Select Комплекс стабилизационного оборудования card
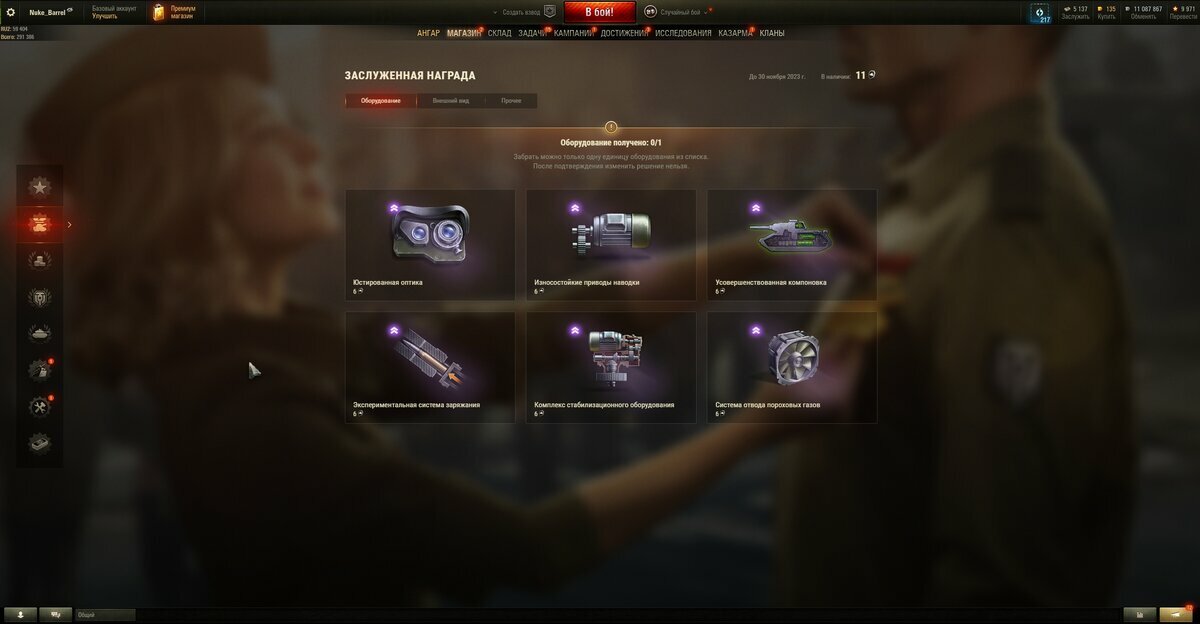 pos(611,367)
